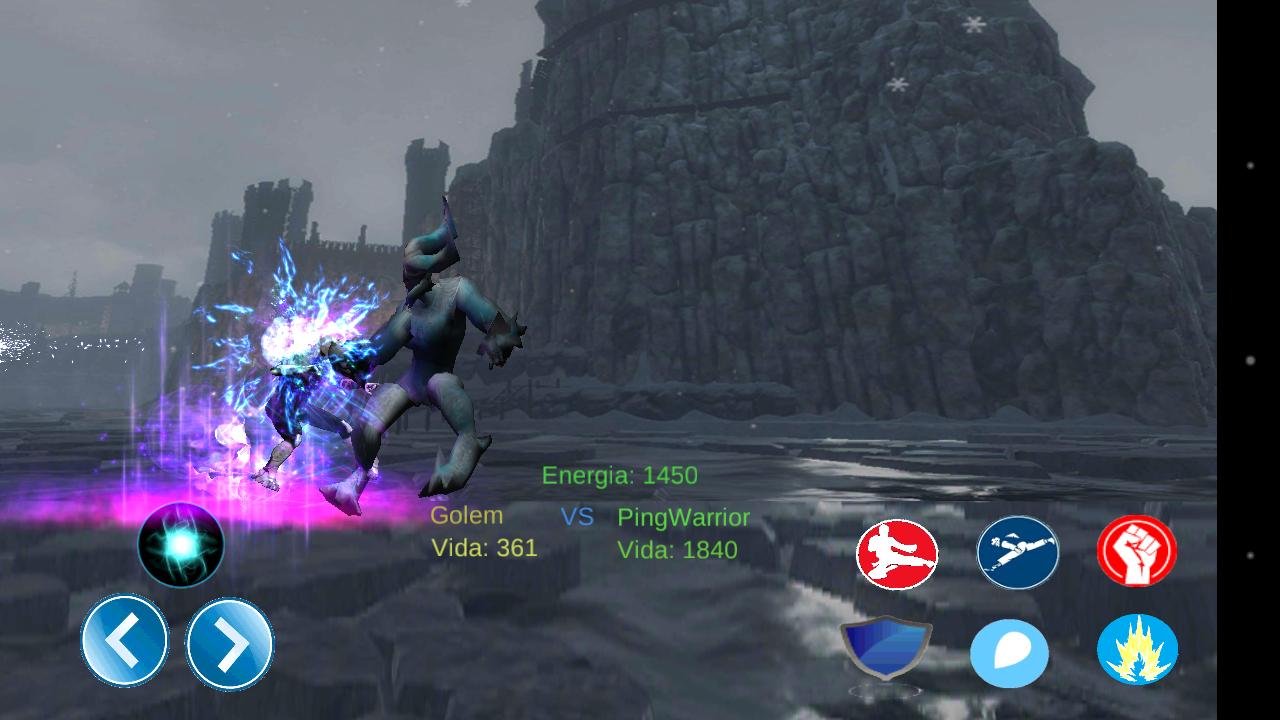Fire the light blue energy blast button

[x=1010, y=654]
